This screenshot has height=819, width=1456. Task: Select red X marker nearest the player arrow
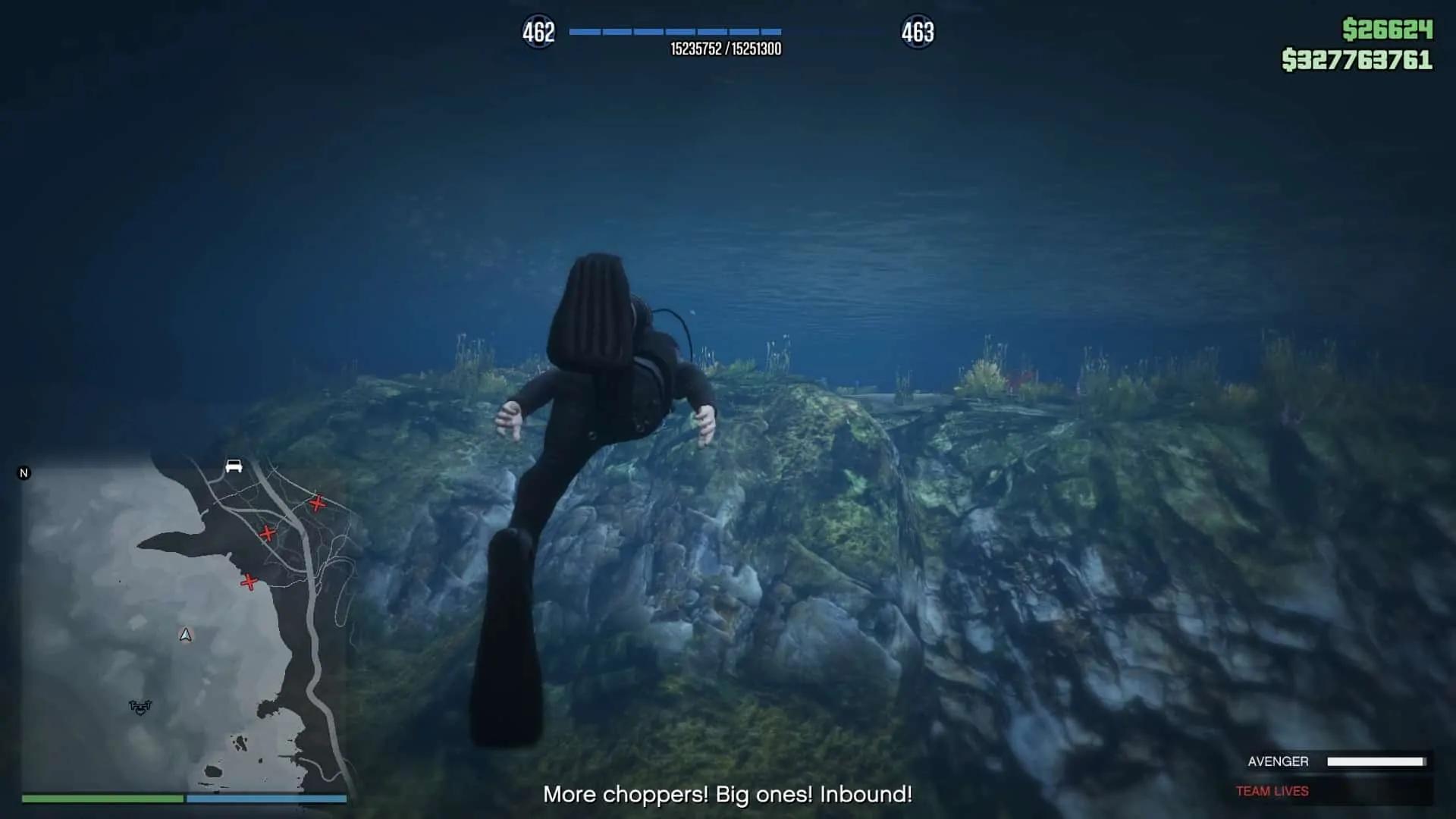(x=249, y=582)
